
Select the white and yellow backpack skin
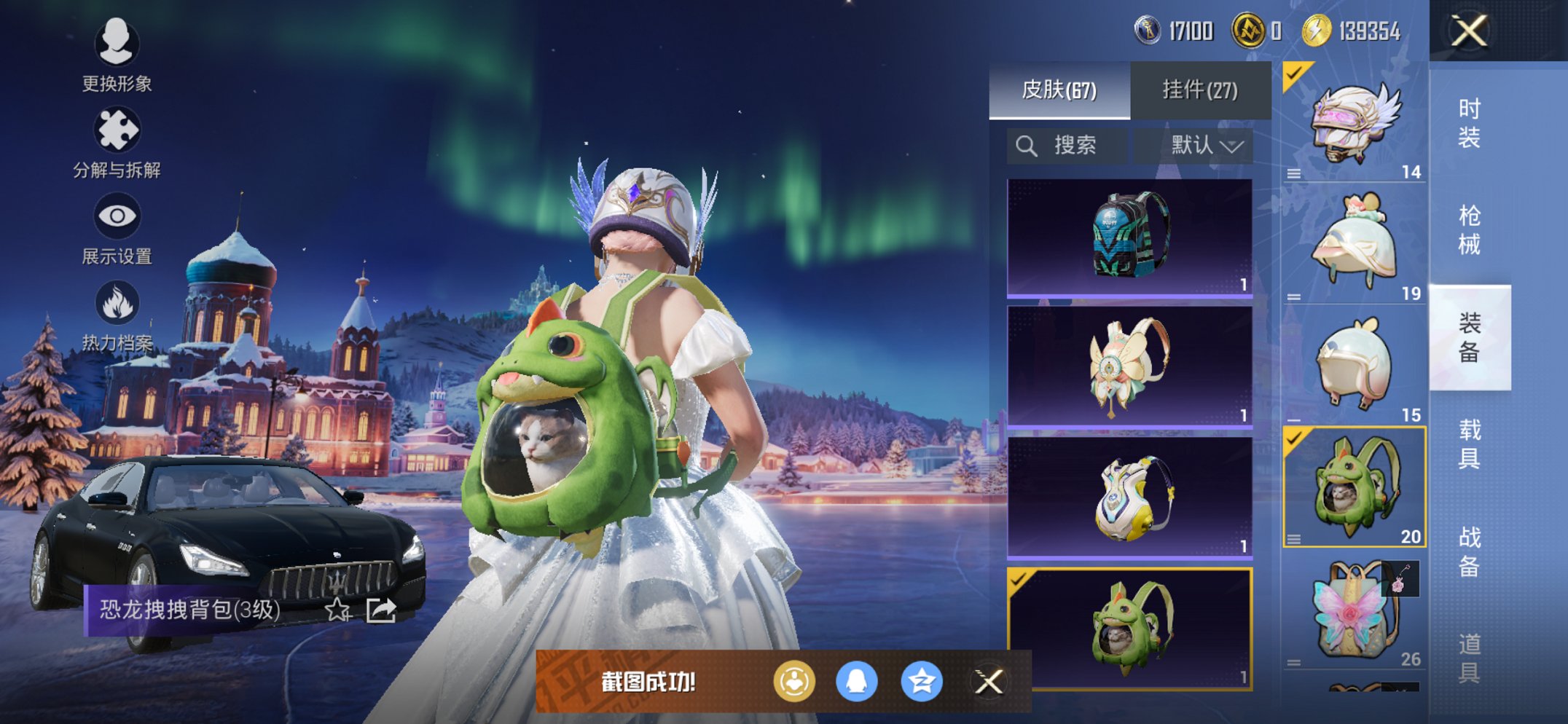pyautogui.click(x=1129, y=497)
